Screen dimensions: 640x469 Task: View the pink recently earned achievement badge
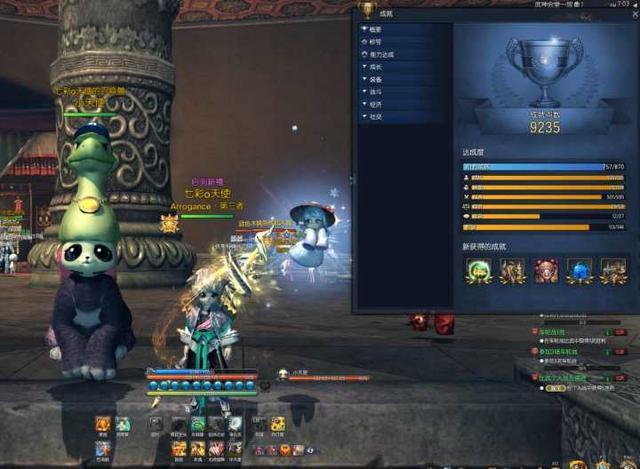click(546, 270)
